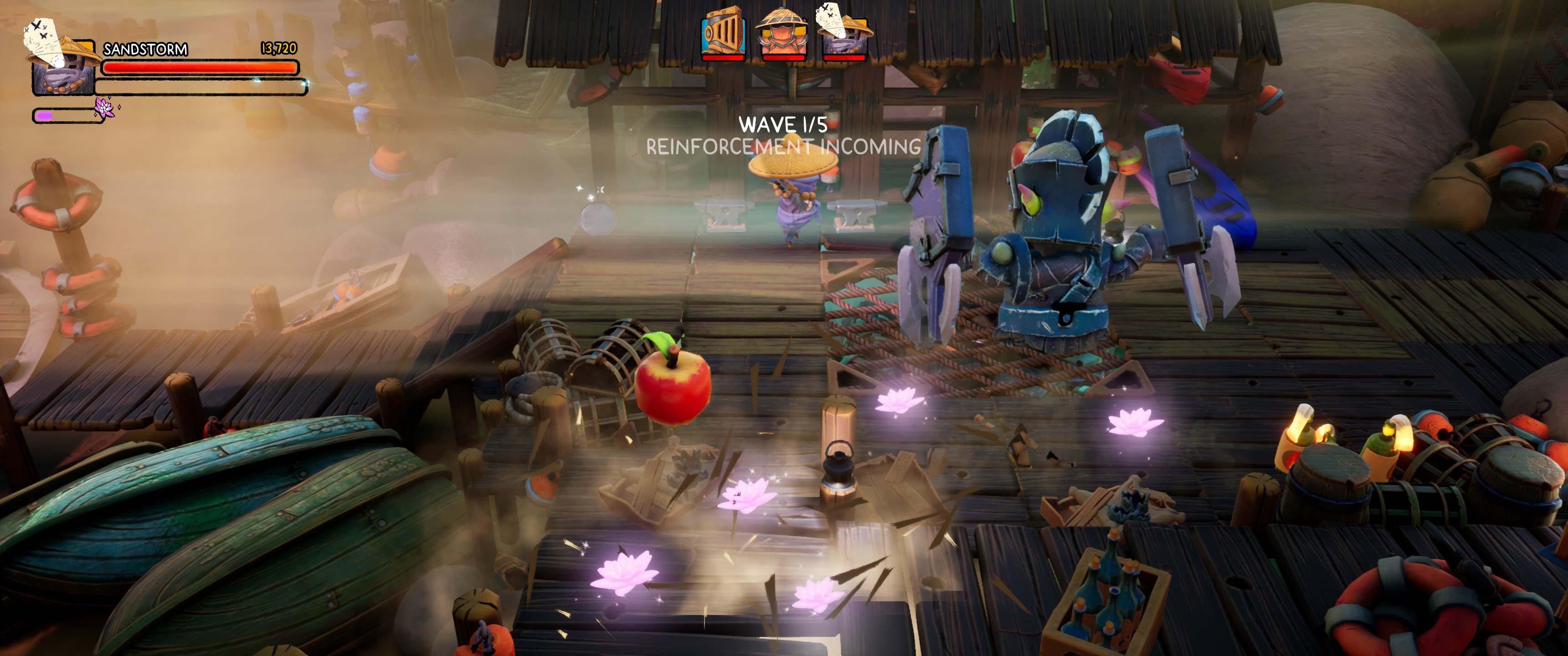Click the caged-helmet knight enemy portrait

pyautogui.click(x=722, y=32)
